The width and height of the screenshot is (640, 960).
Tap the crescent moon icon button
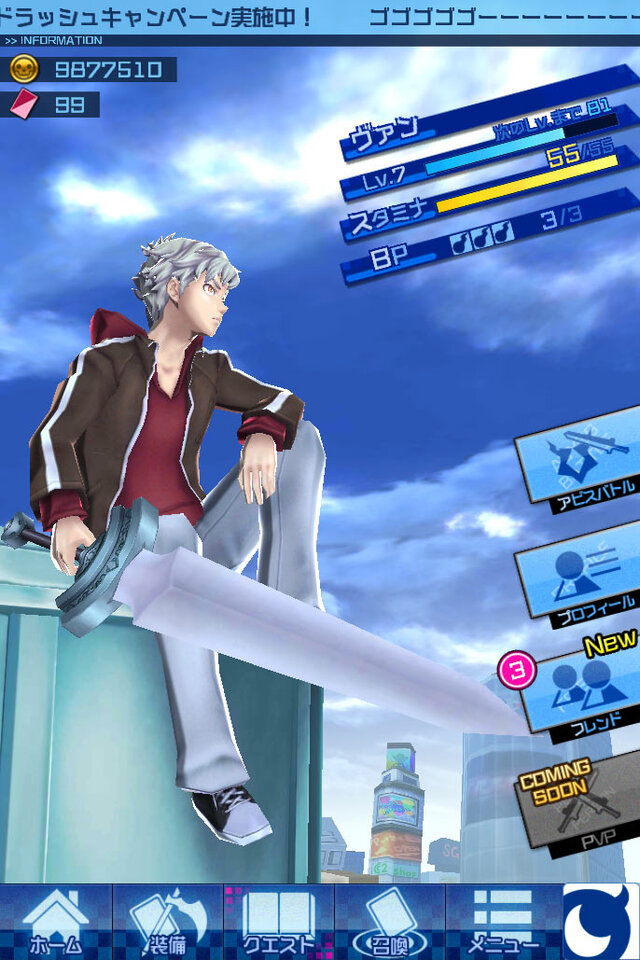pos(601,921)
